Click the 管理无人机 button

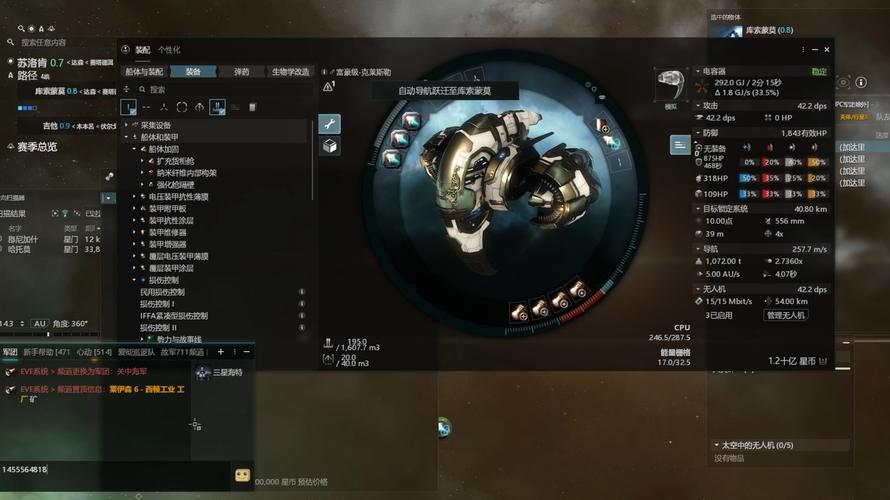tap(786, 315)
